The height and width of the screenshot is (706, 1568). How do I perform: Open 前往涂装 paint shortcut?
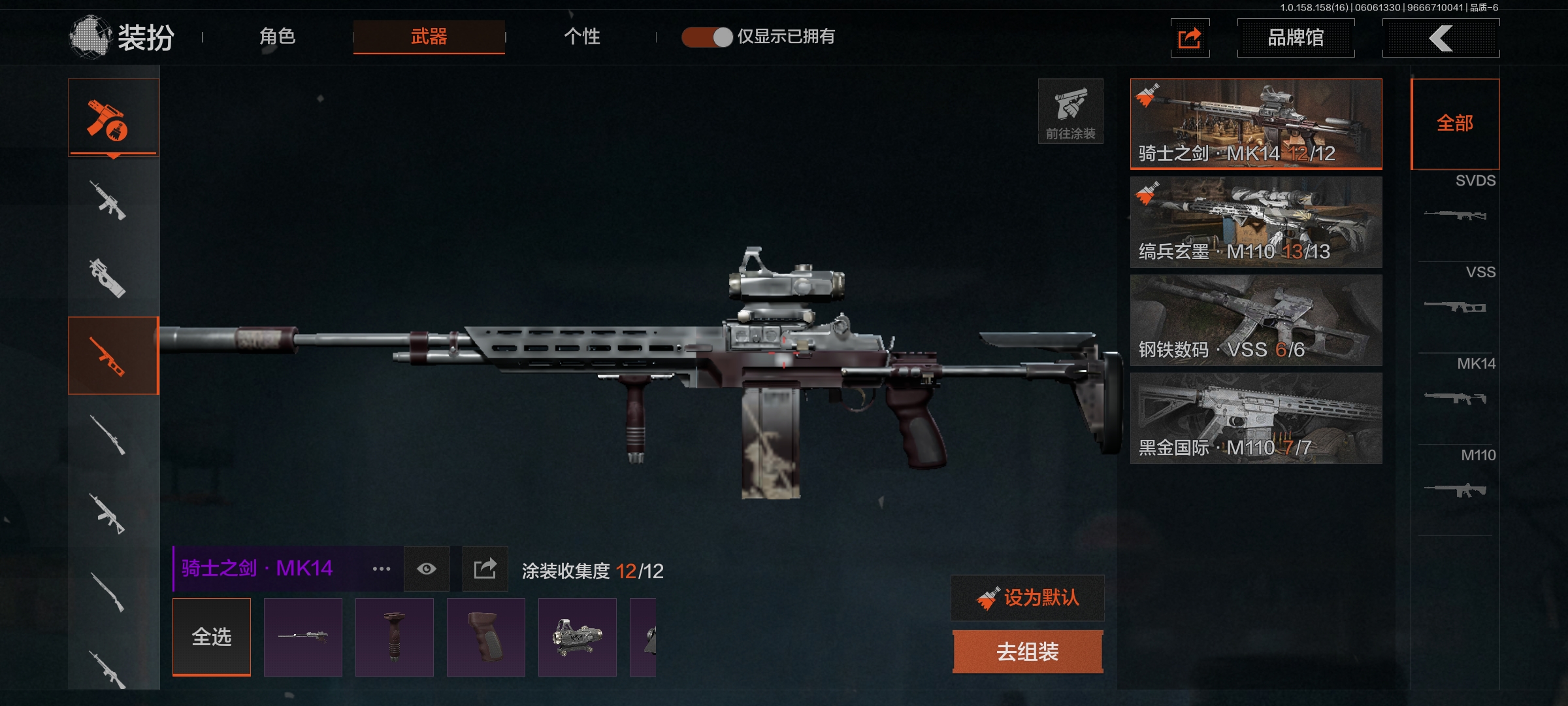[x=1070, y=111]
